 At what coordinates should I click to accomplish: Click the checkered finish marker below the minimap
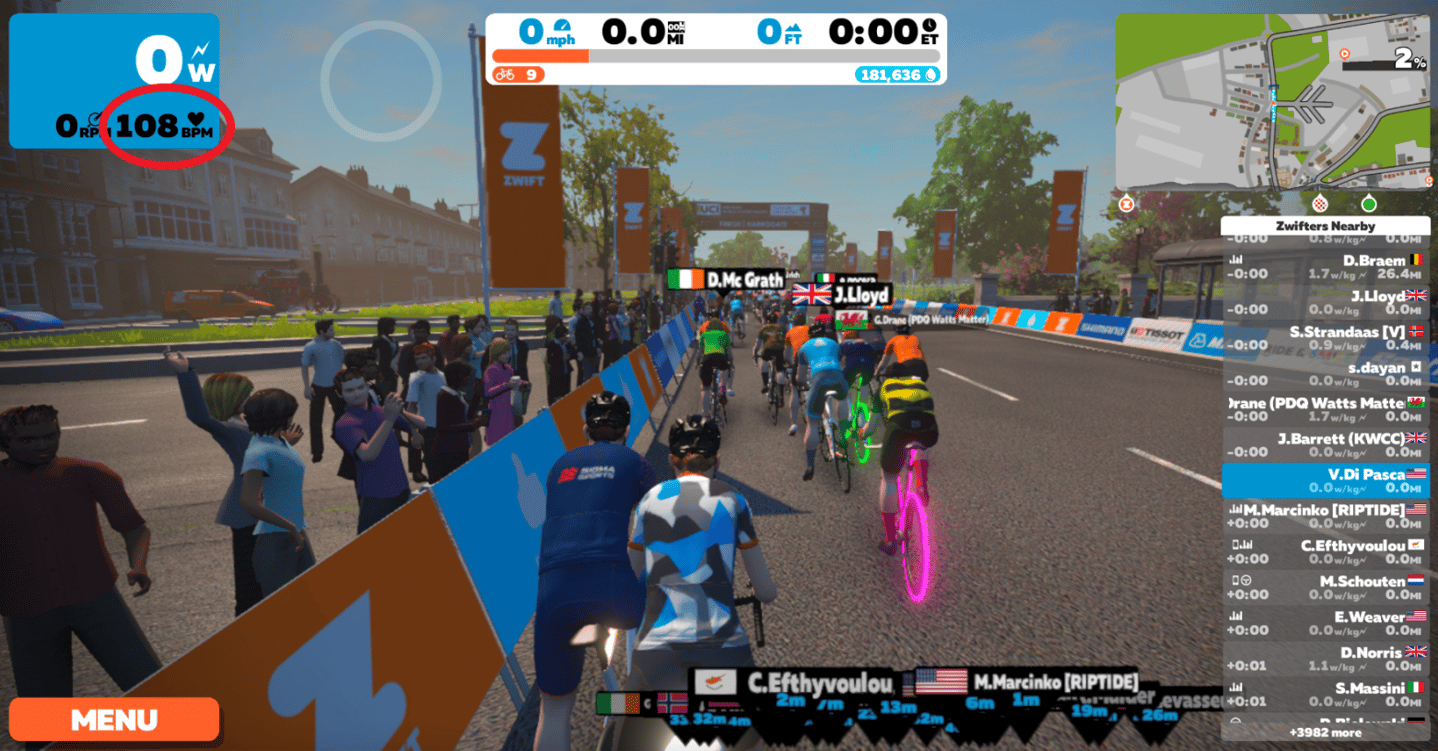pyautogui.click(x=1321, y=203)
